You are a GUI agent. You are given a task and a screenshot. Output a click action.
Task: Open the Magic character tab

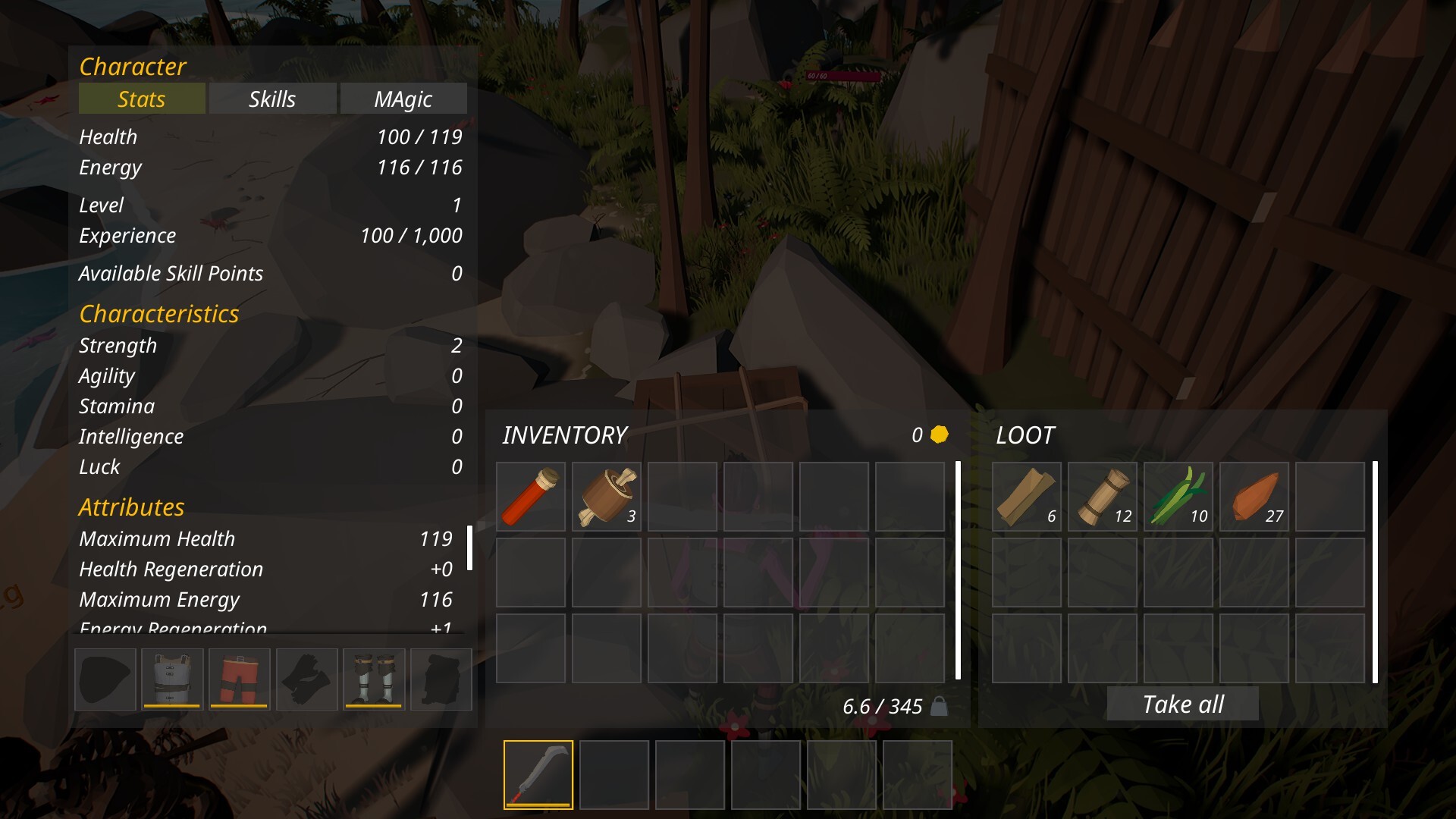403,99
